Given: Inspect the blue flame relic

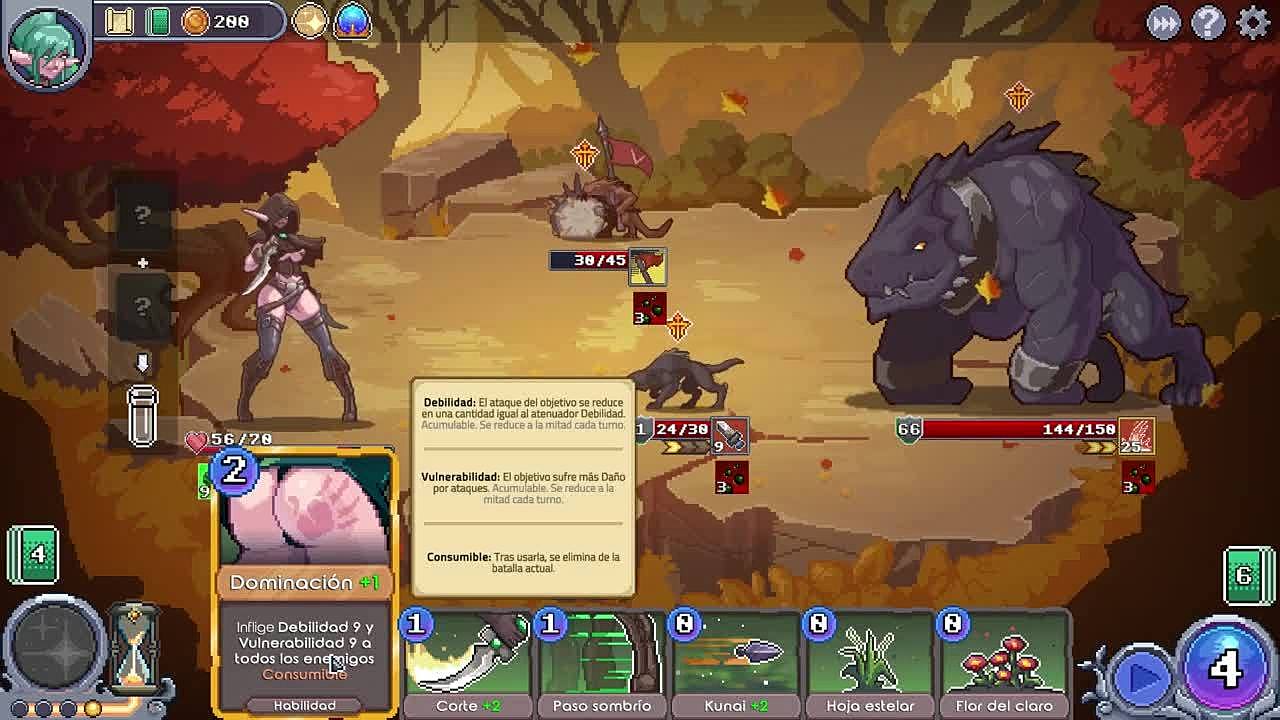Looking at the screenshot, I should click(352, 21).
